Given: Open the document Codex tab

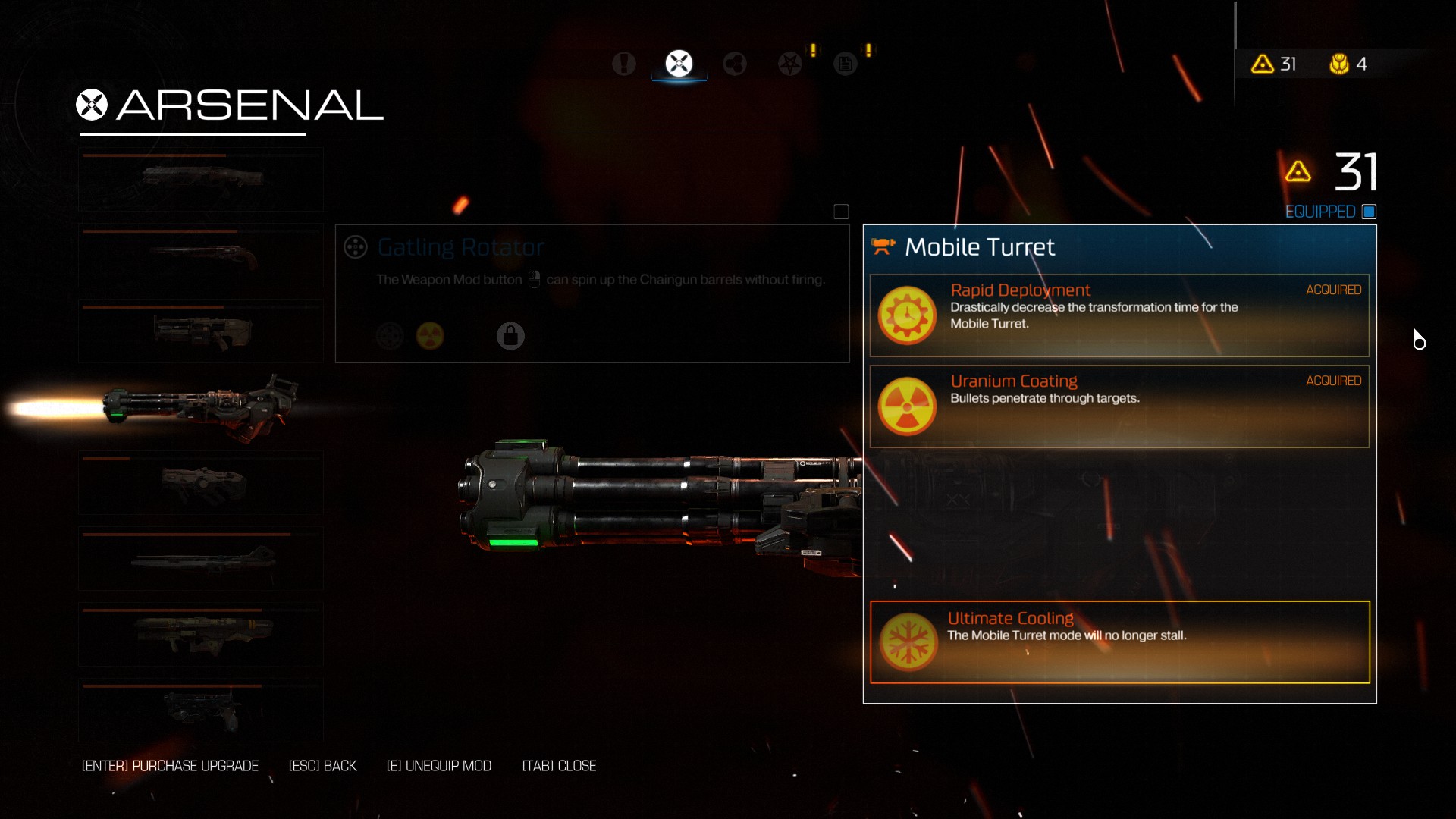Looking at the screenshot, I should 845,64.
